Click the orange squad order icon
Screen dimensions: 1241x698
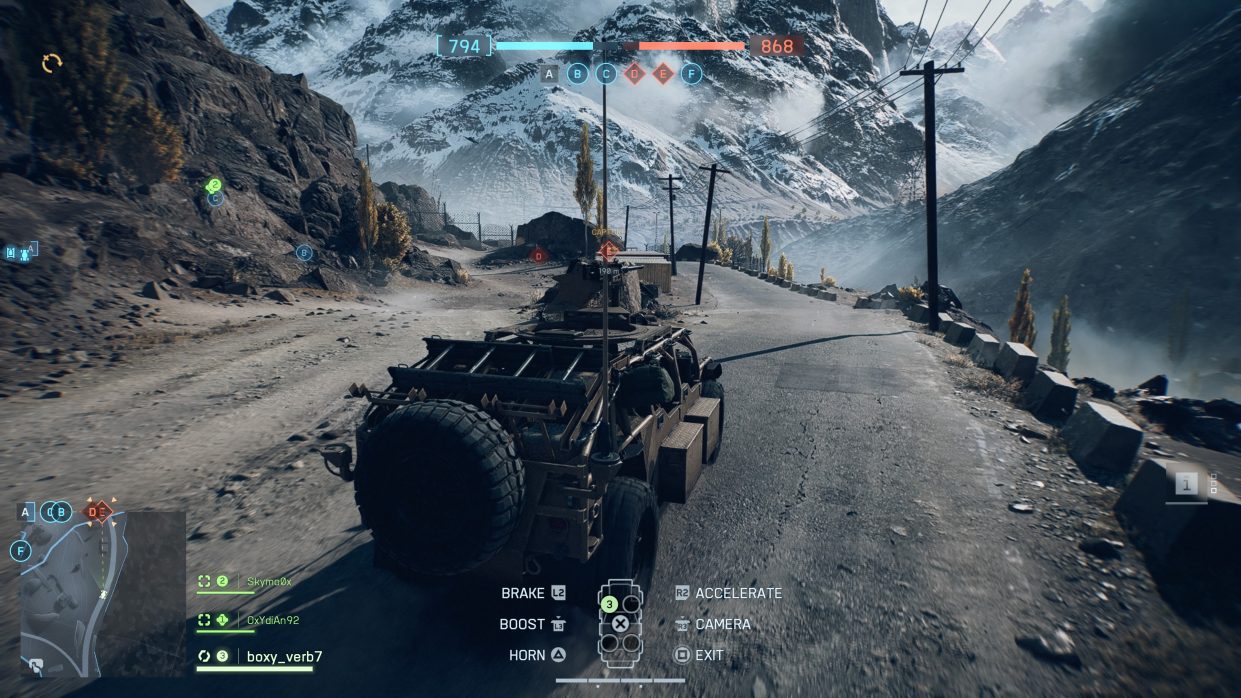pyautogui.click(x=52, y=63)
